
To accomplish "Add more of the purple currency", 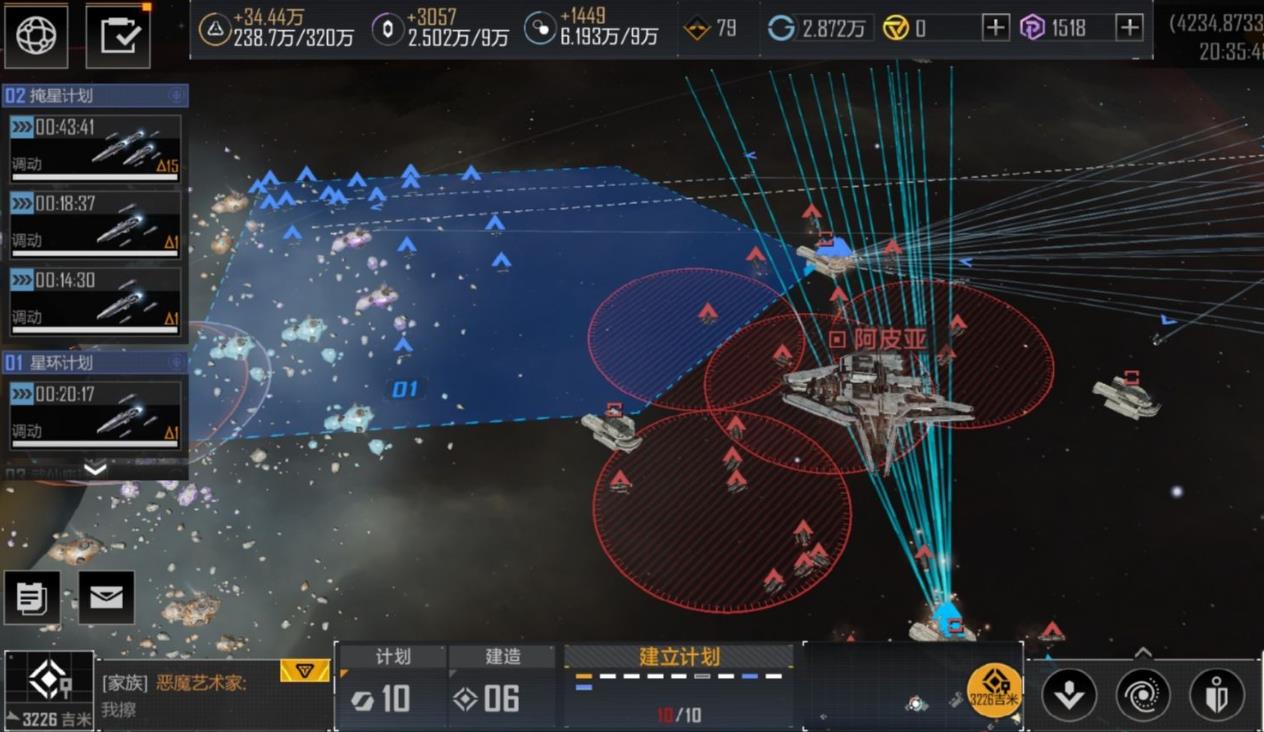I will 1129,28.
